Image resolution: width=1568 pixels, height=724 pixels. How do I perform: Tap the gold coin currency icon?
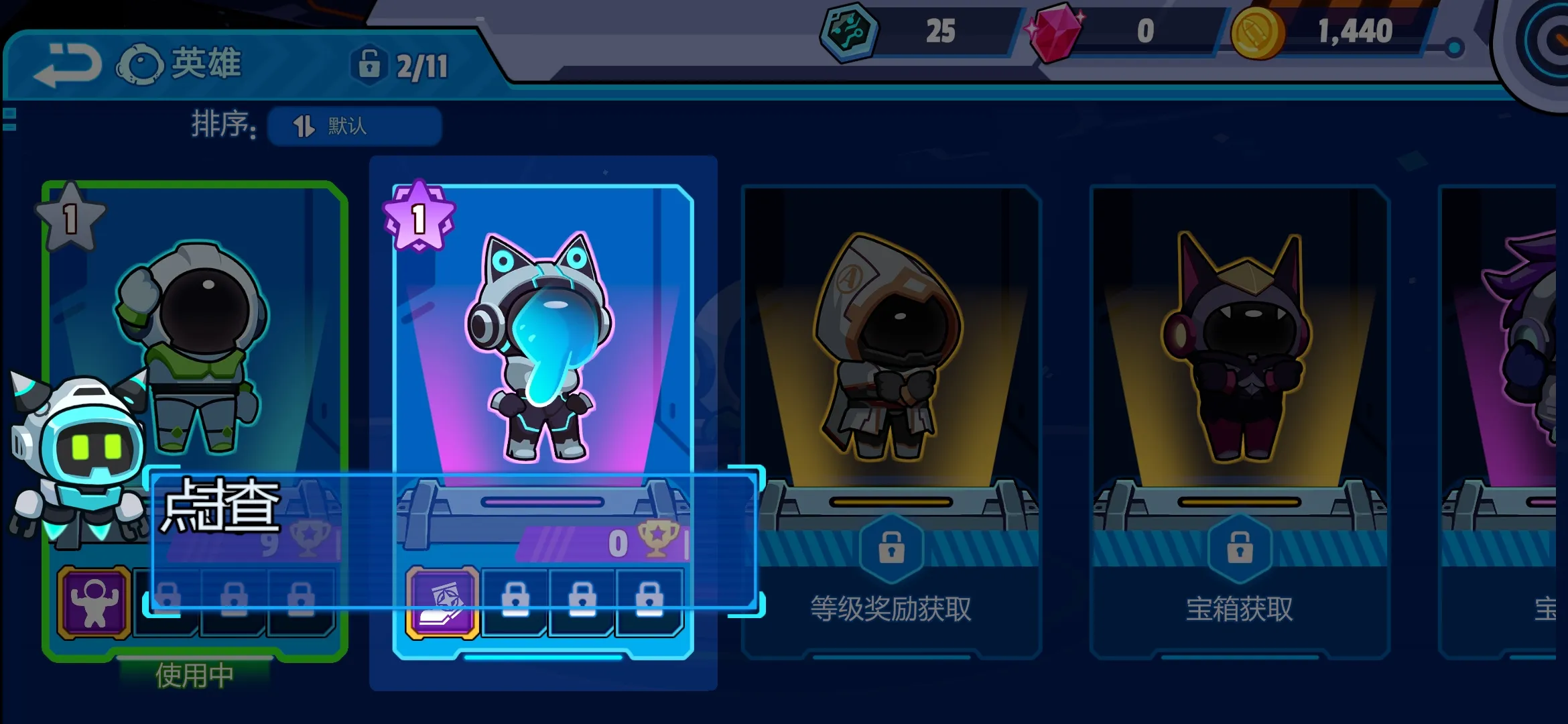[x=1257, y=32]
